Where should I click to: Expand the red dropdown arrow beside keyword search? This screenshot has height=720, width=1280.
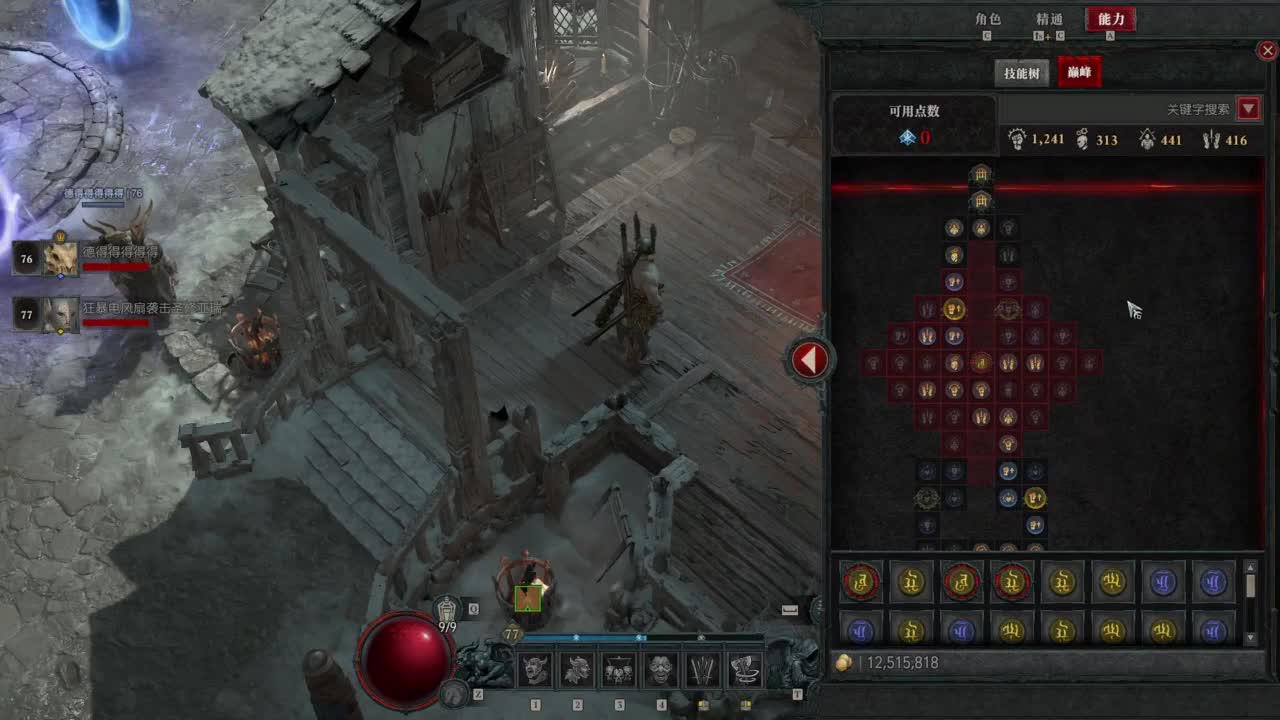tap(1248, 109)
